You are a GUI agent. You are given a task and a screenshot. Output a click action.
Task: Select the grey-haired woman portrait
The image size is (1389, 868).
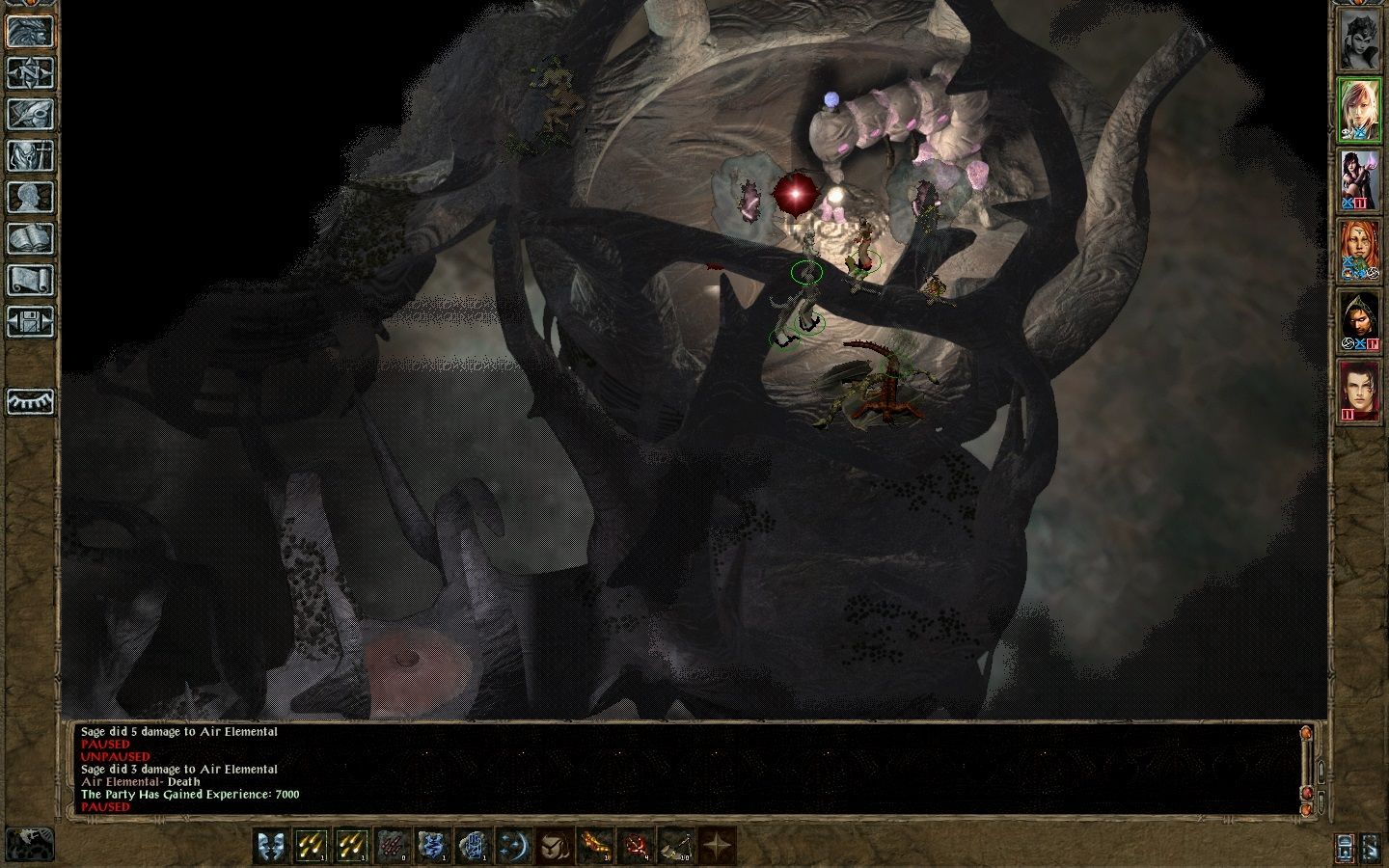point(1359,39)
